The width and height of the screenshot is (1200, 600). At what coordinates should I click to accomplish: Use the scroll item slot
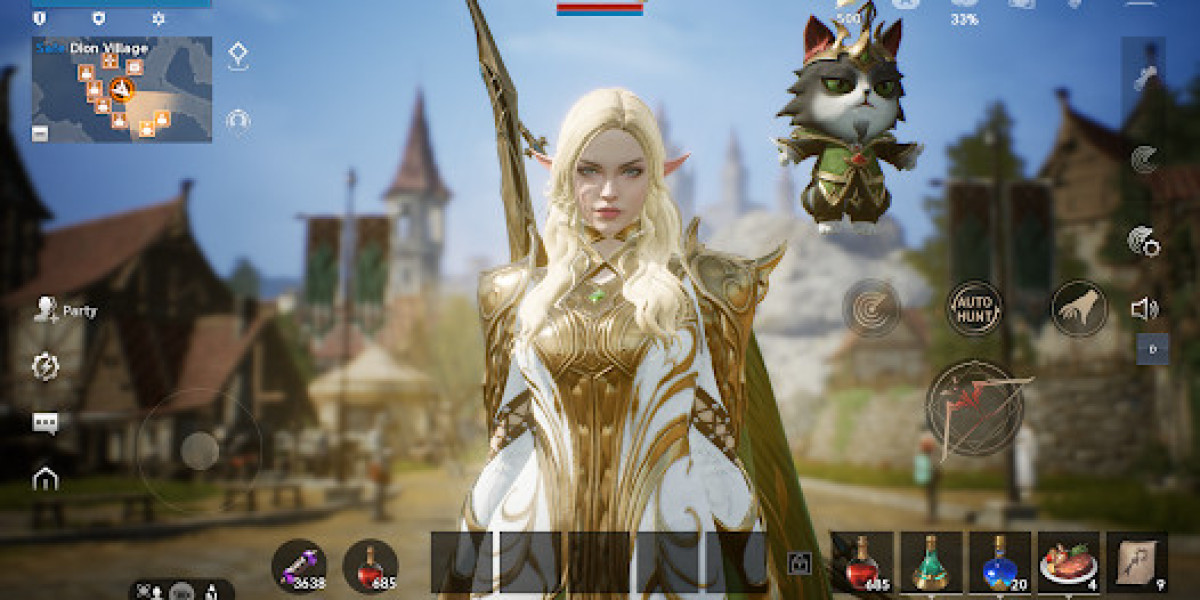(x=1136, y=563)
